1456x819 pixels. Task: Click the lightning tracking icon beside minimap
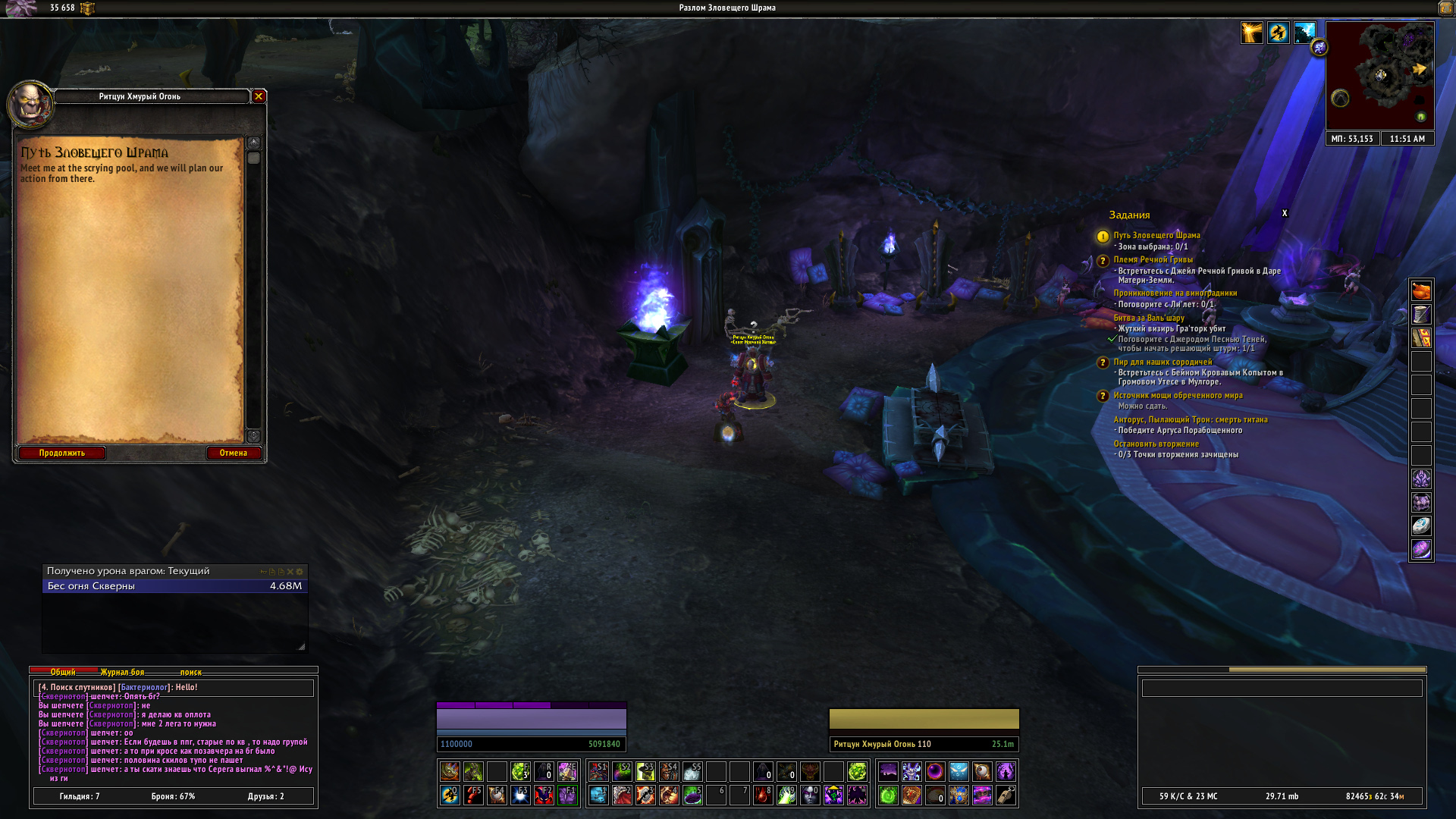1319,48
